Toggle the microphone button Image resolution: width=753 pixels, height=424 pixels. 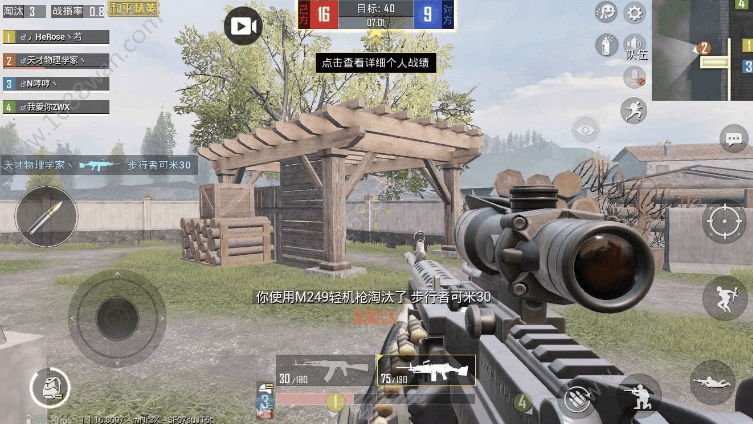coord(634,77)
